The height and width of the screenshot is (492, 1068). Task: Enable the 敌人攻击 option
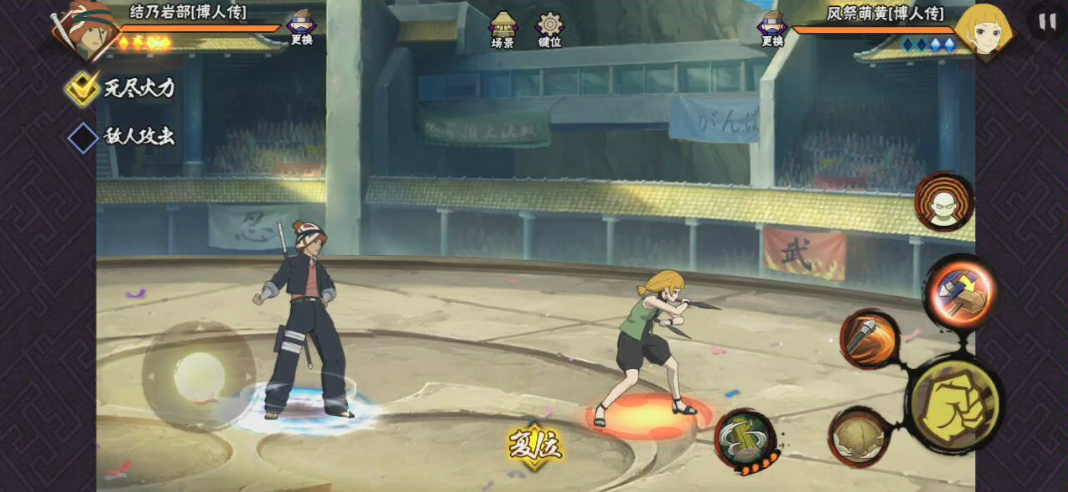click(x=82, y=137)
